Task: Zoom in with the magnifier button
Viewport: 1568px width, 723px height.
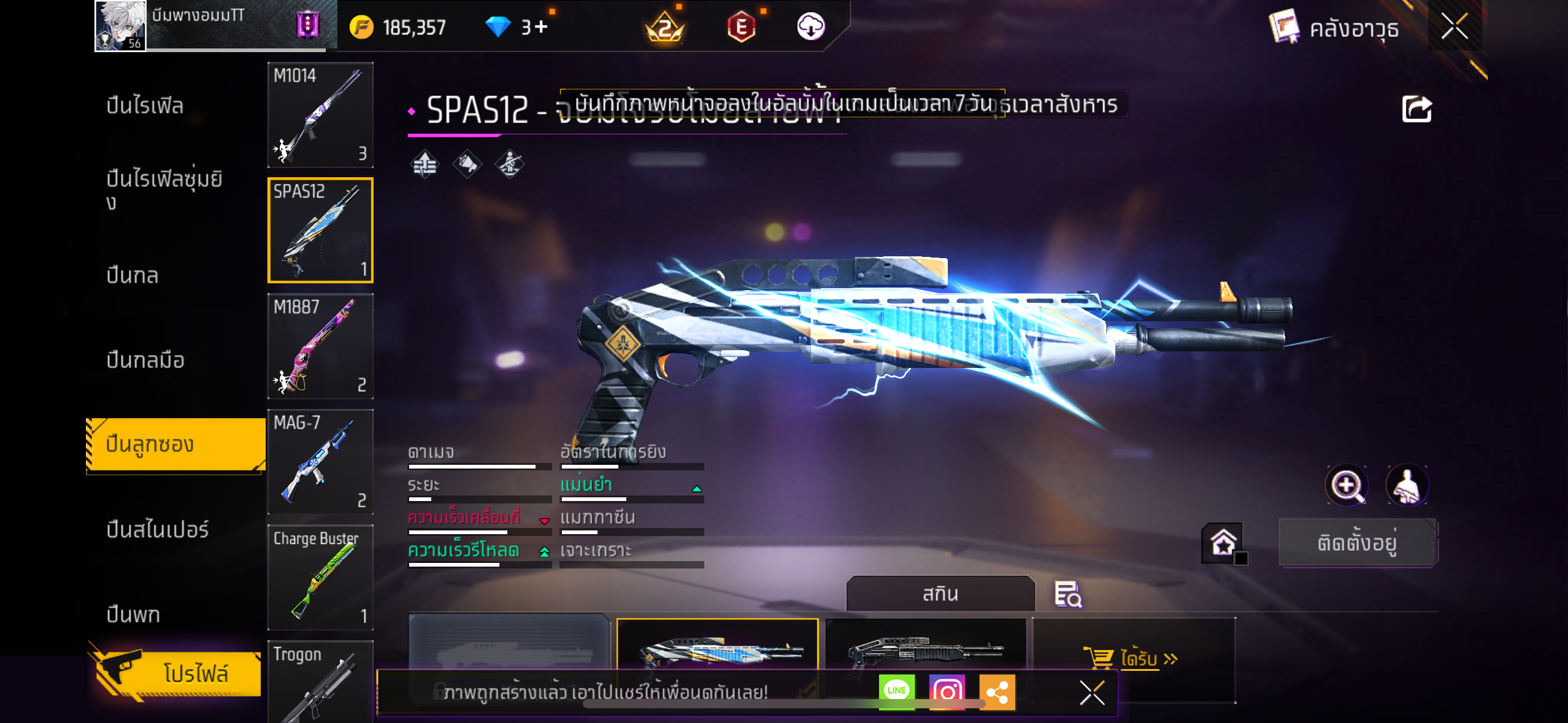Action: tap(1347, 486)
